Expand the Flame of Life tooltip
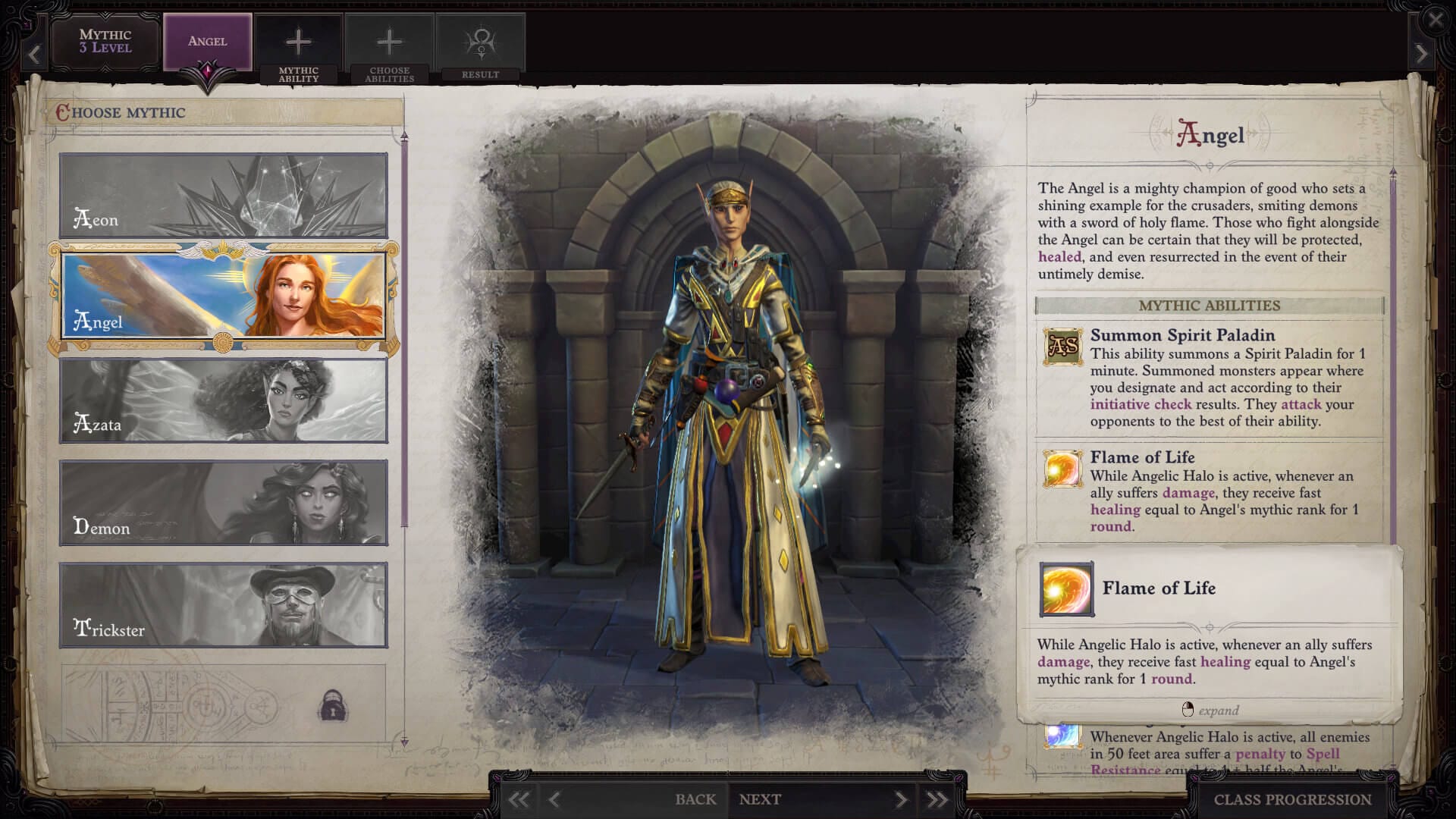This screenshot has height=819, width=1456. 1210,711
